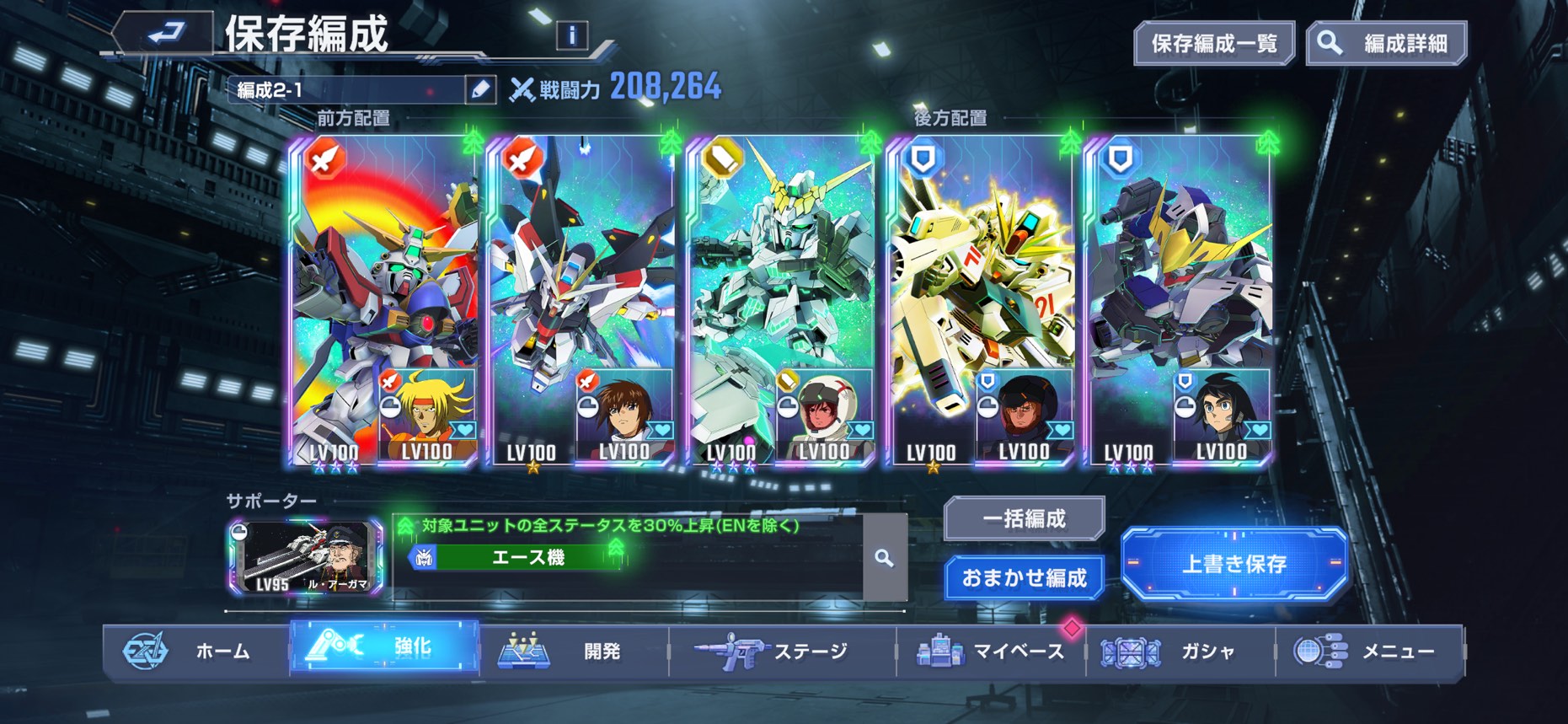Image resolution: width=1568 pixels, height=724 pixels.
Task: Open the 開発 development menu
Action: pos(573,651)
